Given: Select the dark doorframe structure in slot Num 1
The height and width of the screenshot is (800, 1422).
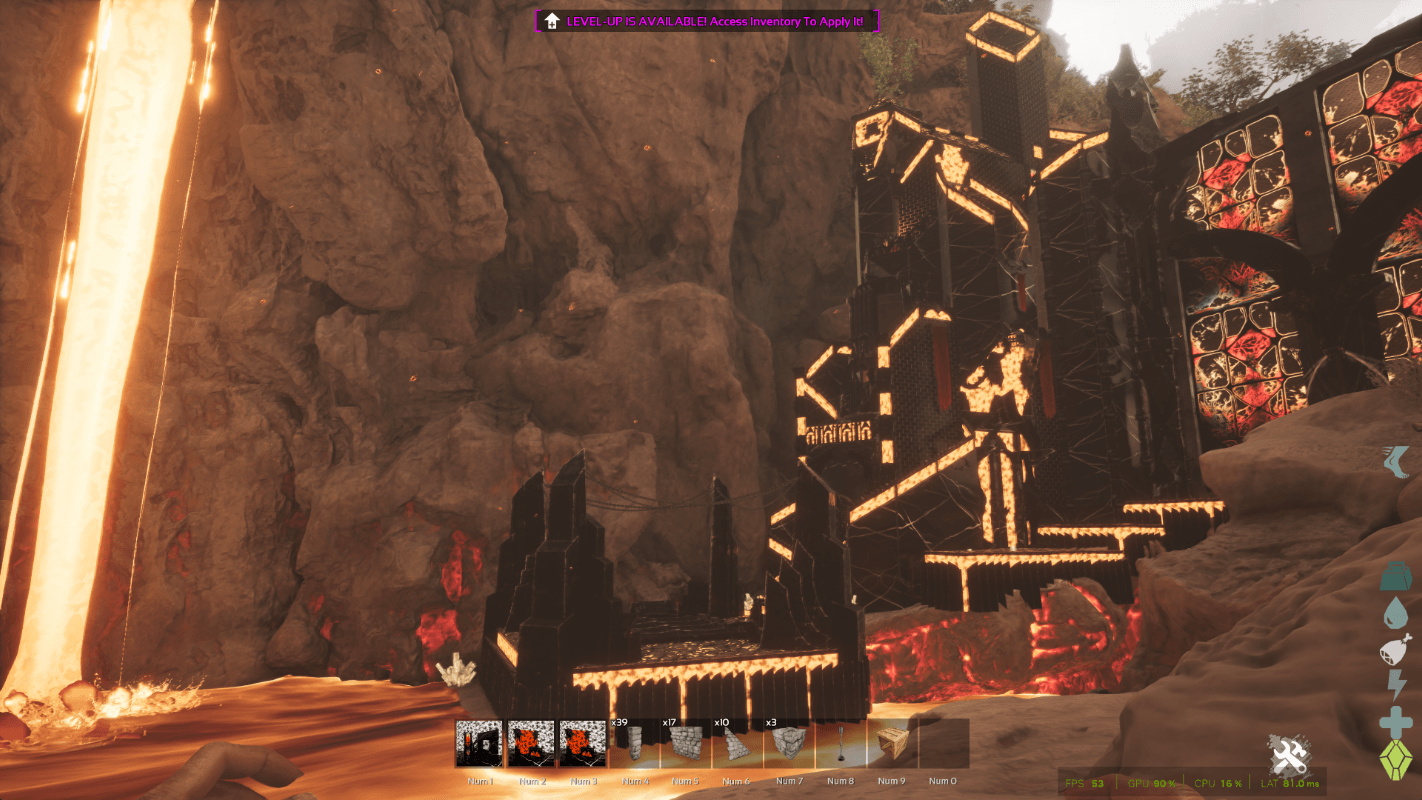Looking at the screenshot, I should click(x=479, y=744).
